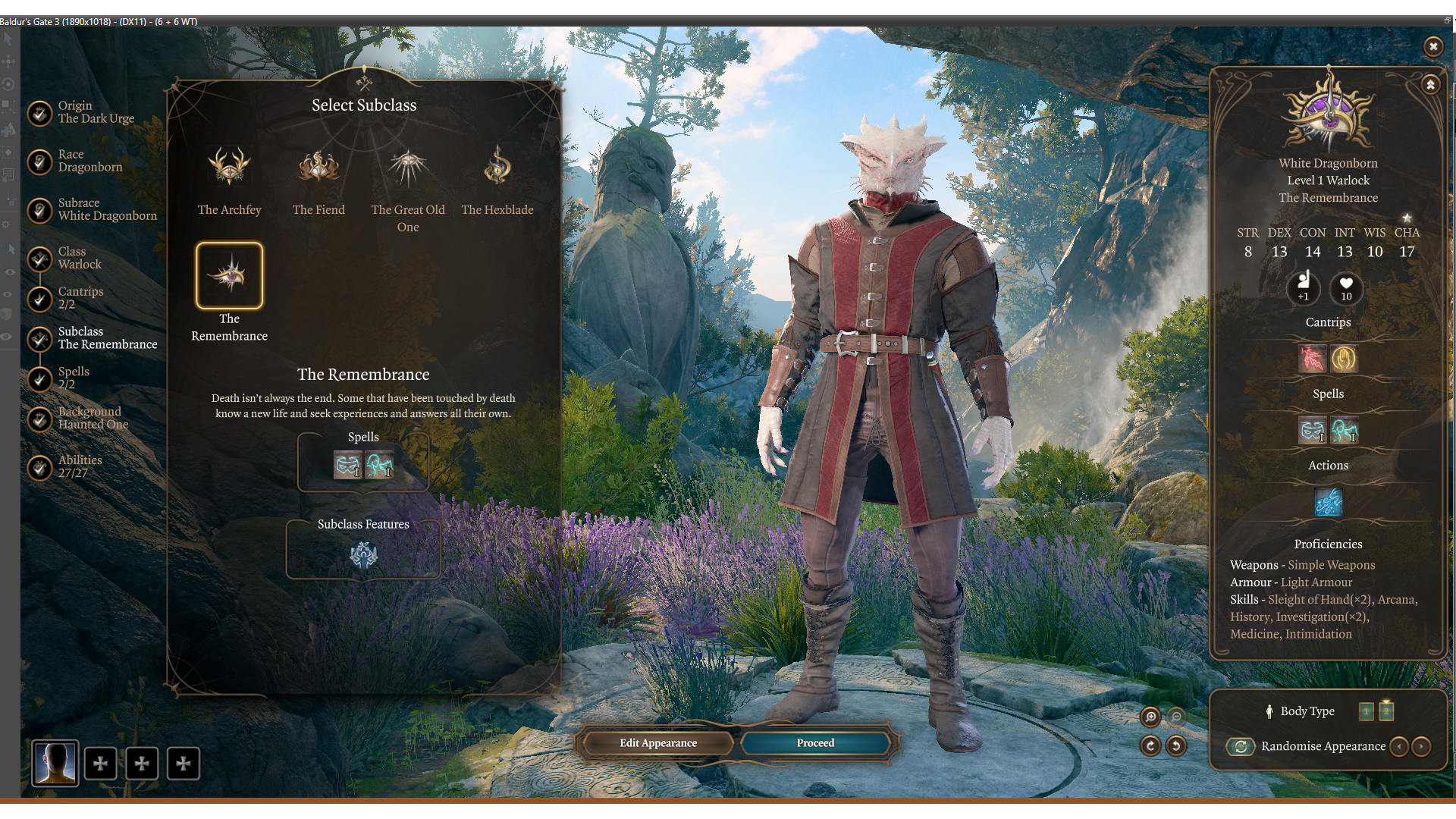Switch to the Cantrips step
The image size is (1456, 819).
[80, 298]
